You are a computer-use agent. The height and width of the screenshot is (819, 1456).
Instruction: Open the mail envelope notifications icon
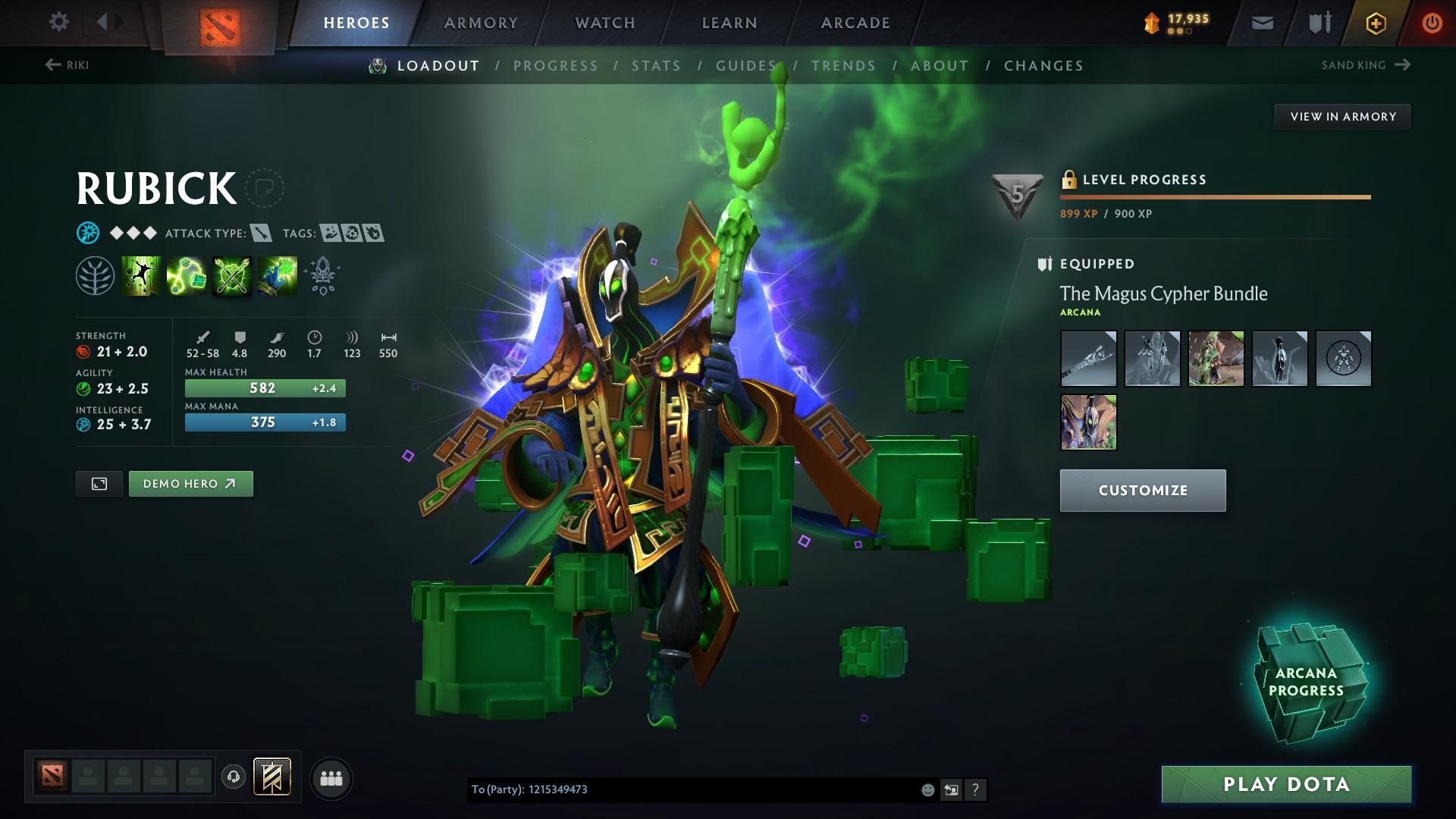point(1261,22)
